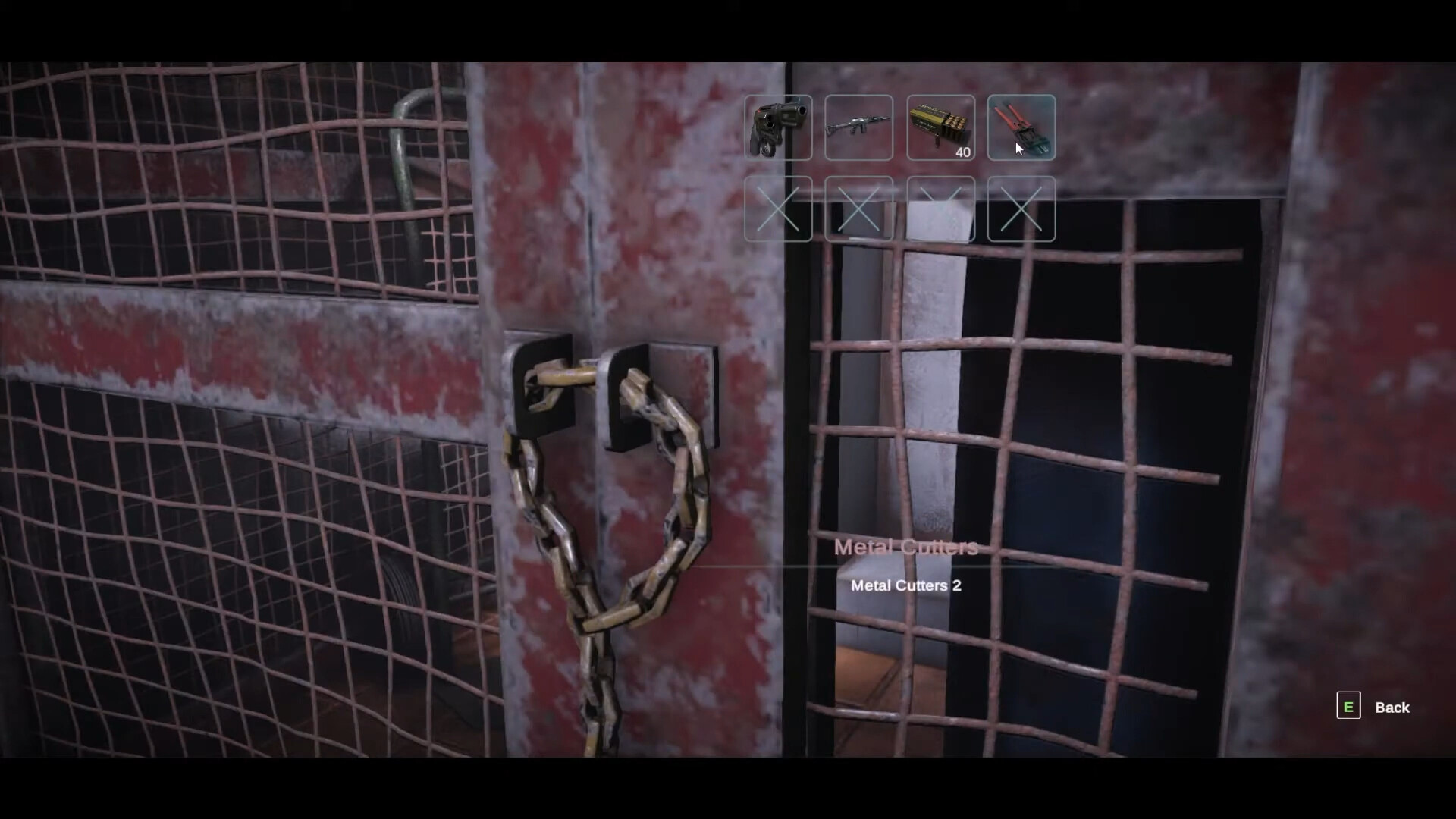Click the empty X slot under the ammo box
This screenshot has height=819, width=1456.
tap(940, 210)
